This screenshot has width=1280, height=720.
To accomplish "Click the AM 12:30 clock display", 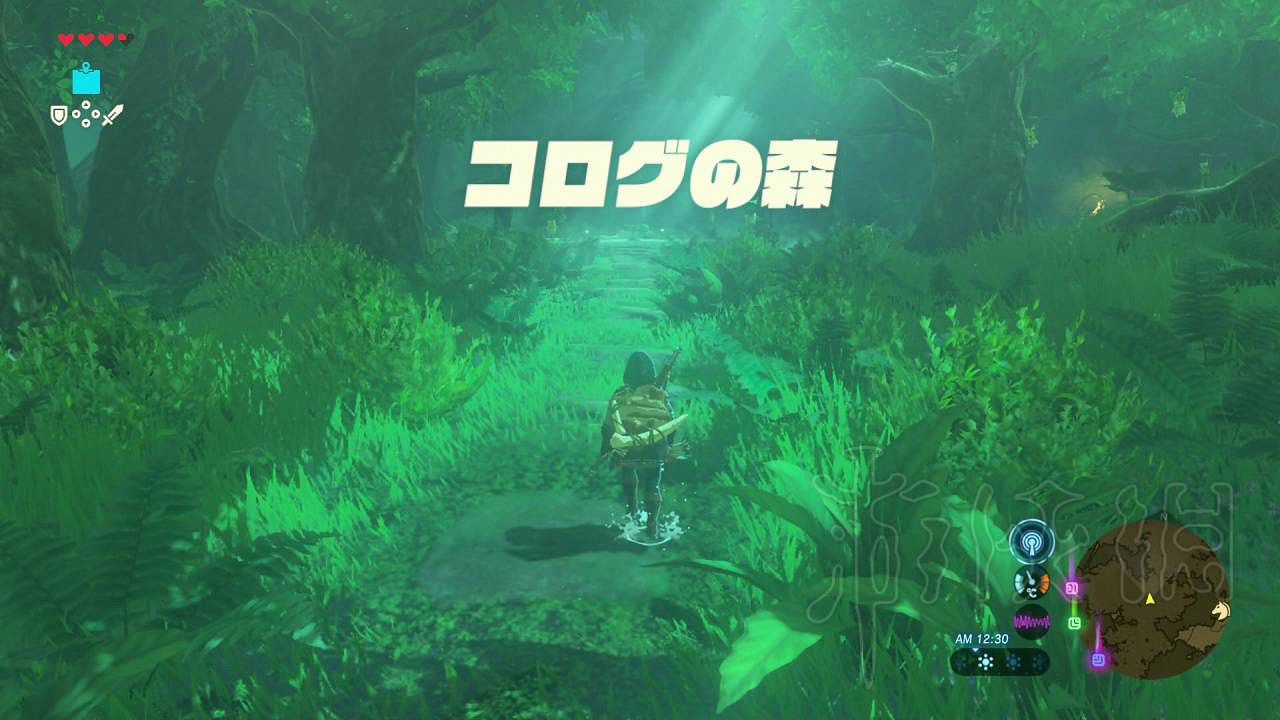I will pos(982,639).
